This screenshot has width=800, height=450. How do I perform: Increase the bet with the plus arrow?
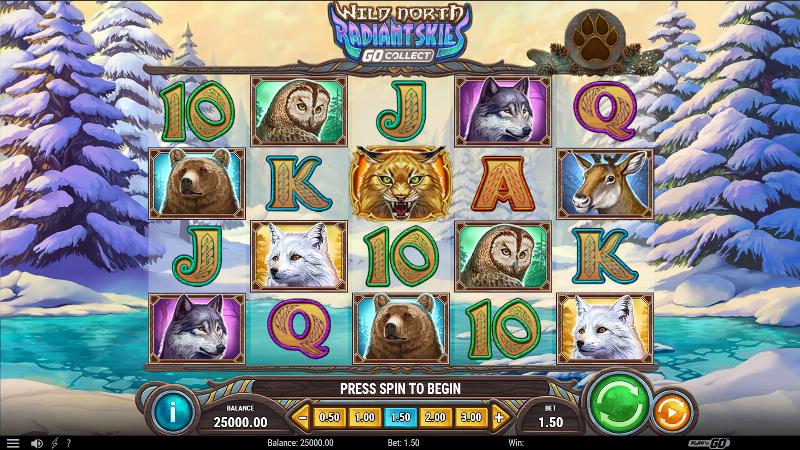tap(499, 416)
